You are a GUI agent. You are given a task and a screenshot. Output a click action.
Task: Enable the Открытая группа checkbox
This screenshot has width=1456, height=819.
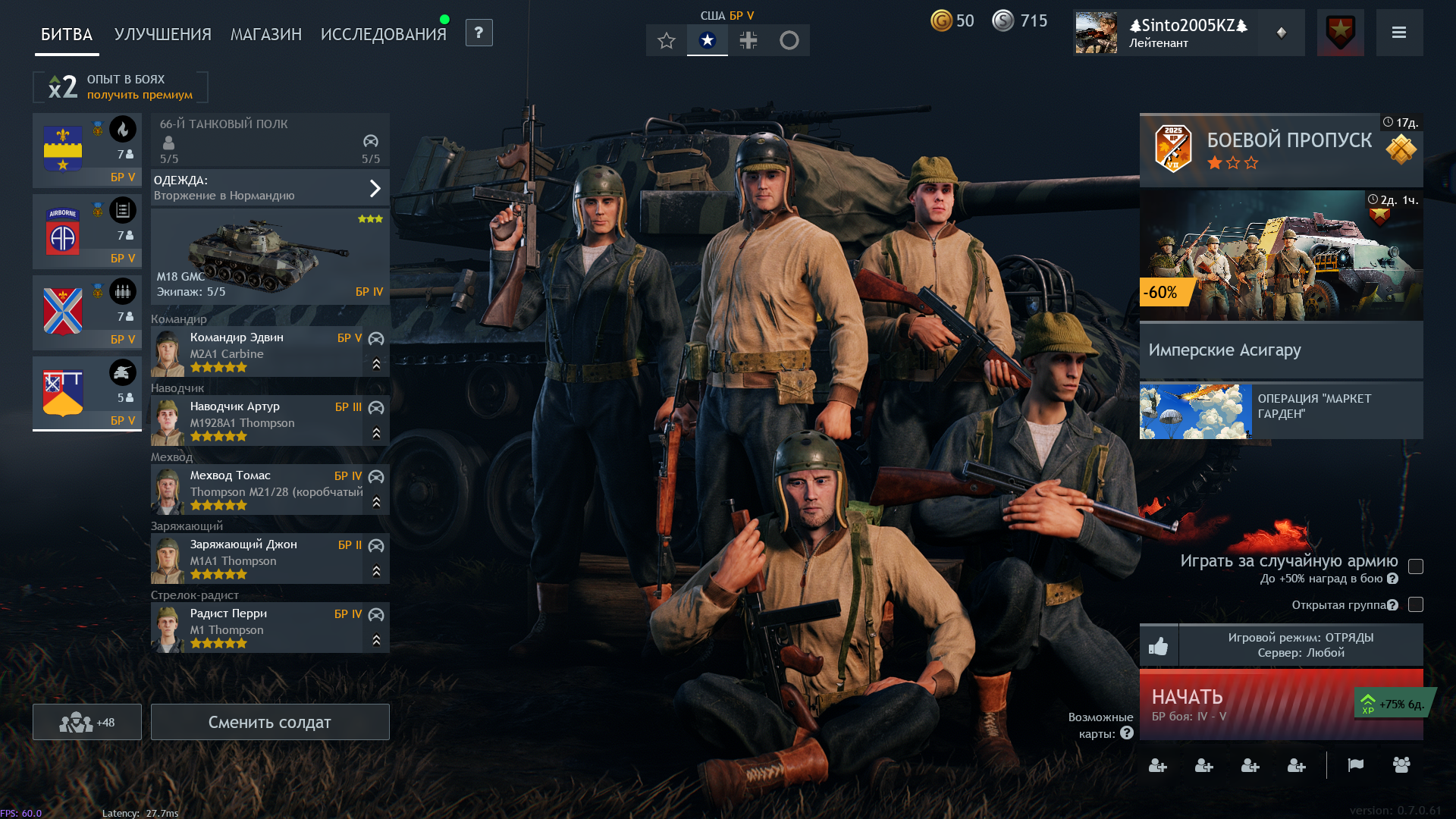(x=1415, y=604)
